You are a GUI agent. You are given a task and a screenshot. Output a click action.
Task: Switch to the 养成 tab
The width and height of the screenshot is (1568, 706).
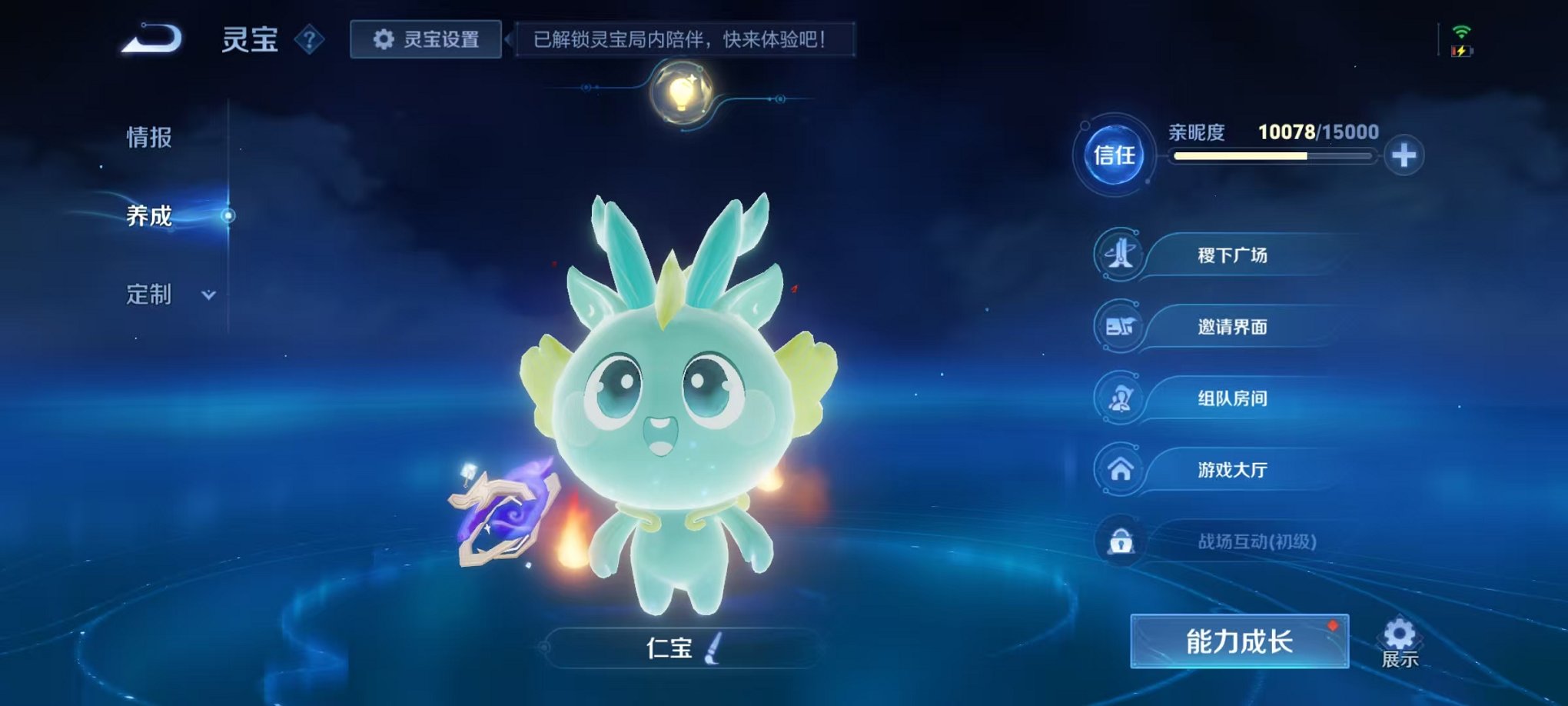(147, 217)
